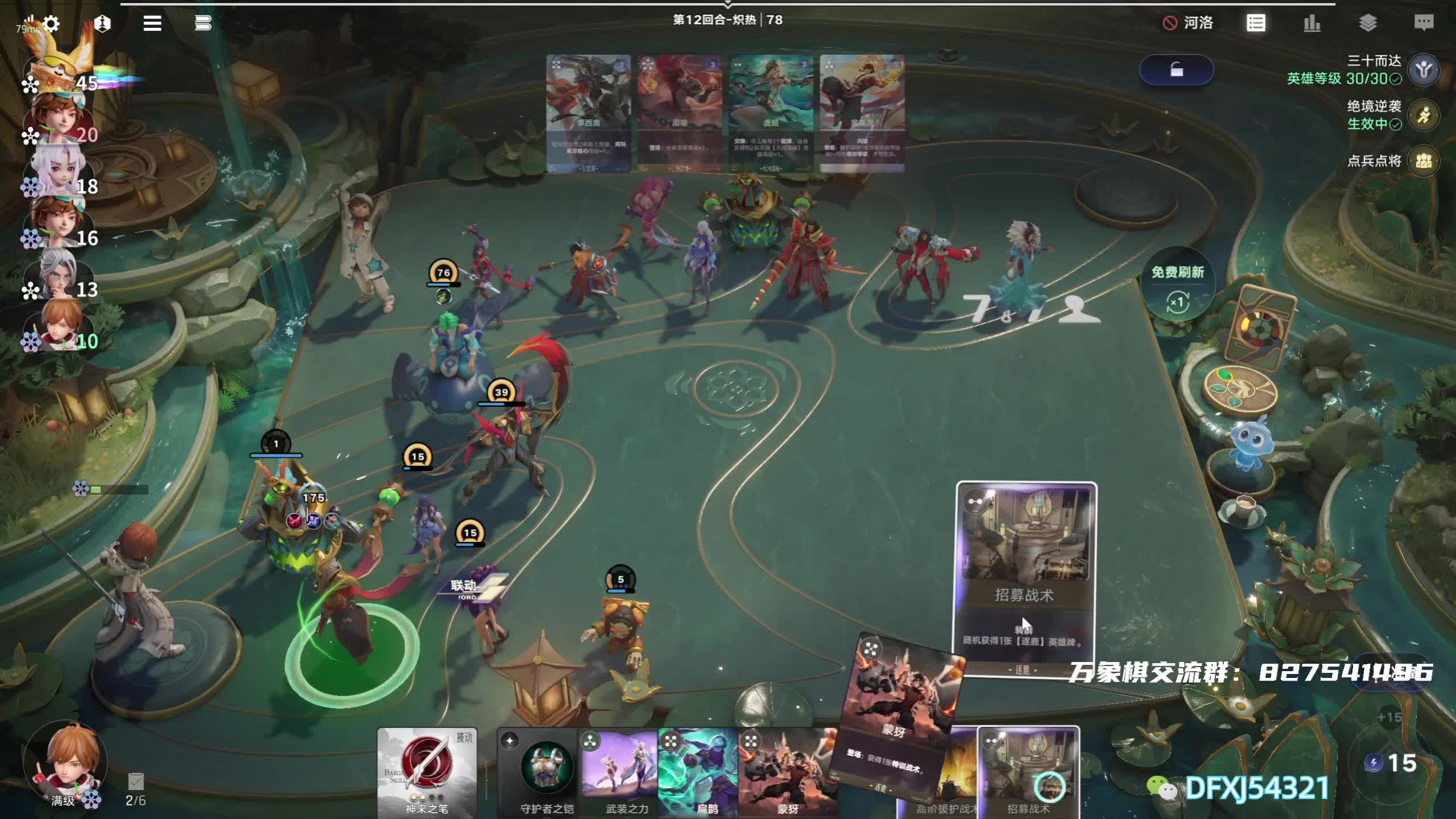Choose the 虞姬 shop card

pyautogui.click(x=771, y=113)
